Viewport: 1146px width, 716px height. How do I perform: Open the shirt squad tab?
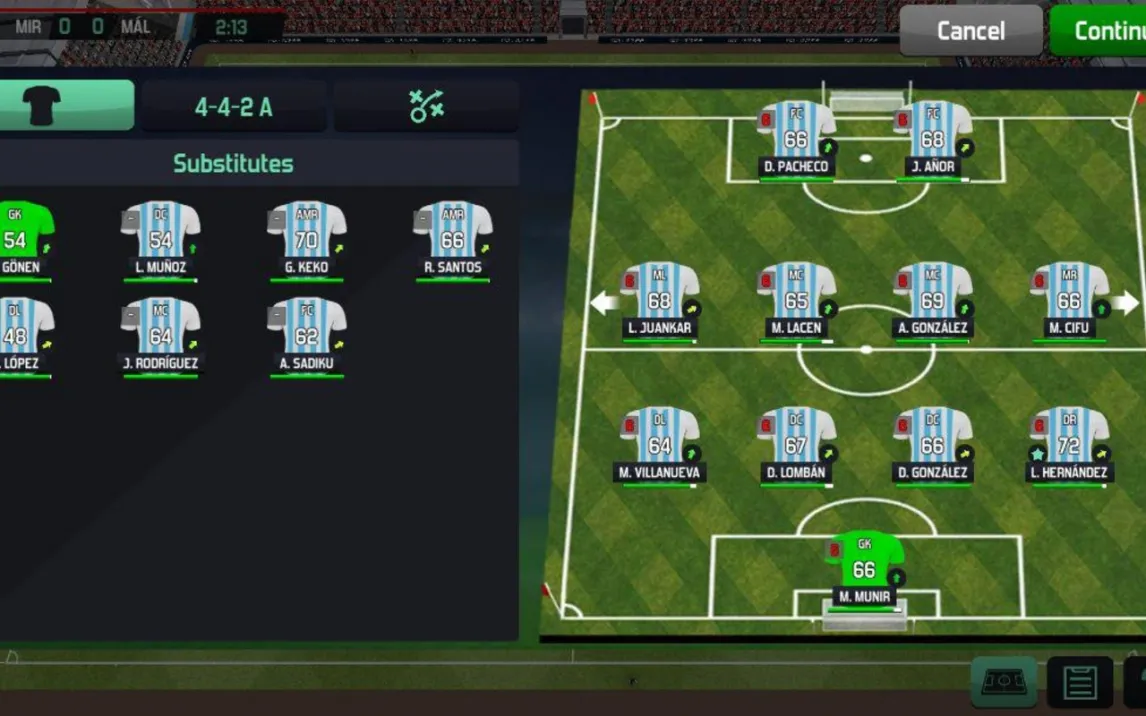coord(66,106)
